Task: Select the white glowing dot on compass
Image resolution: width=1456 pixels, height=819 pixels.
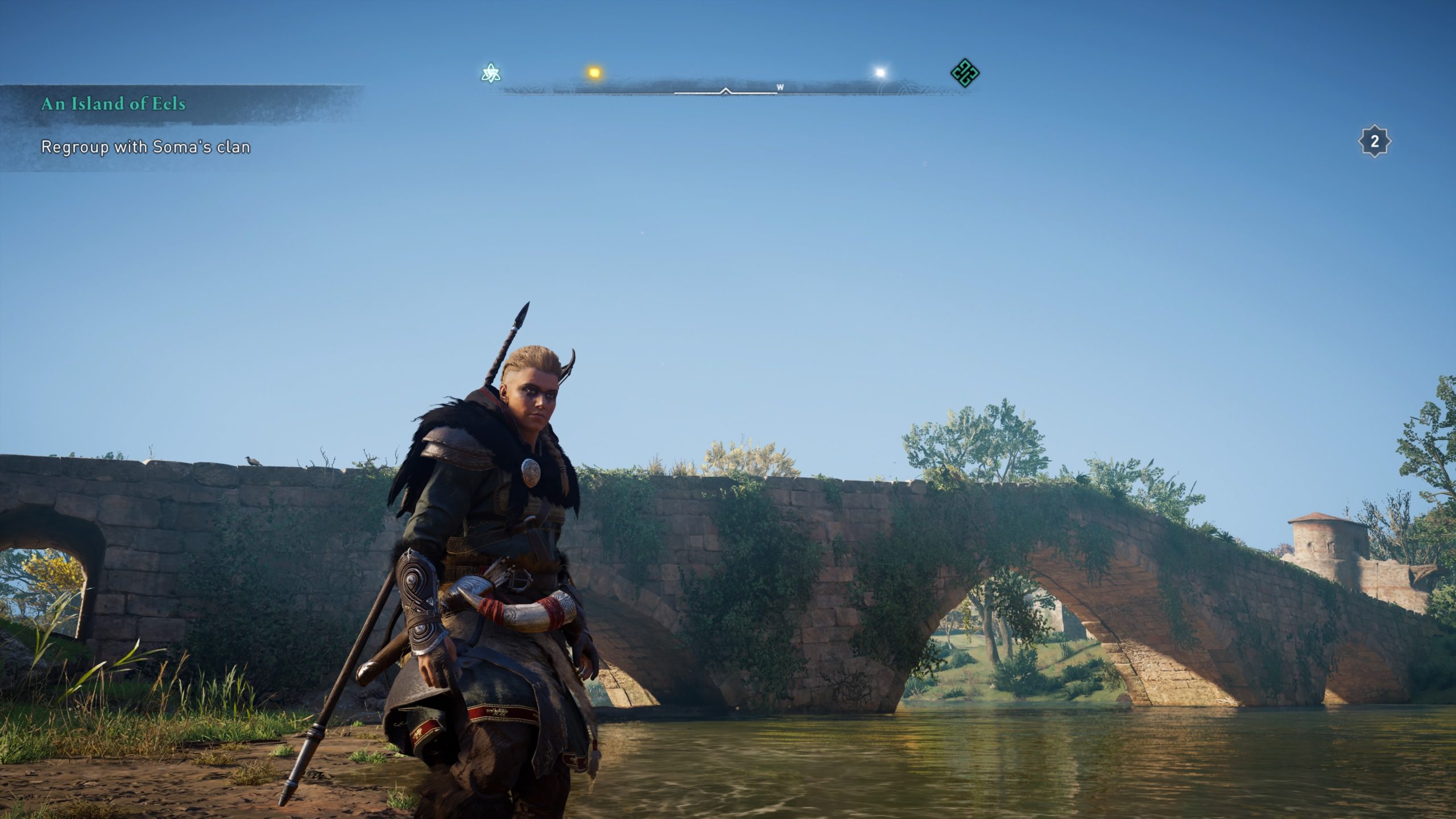Action: click(x=880, y=73)
